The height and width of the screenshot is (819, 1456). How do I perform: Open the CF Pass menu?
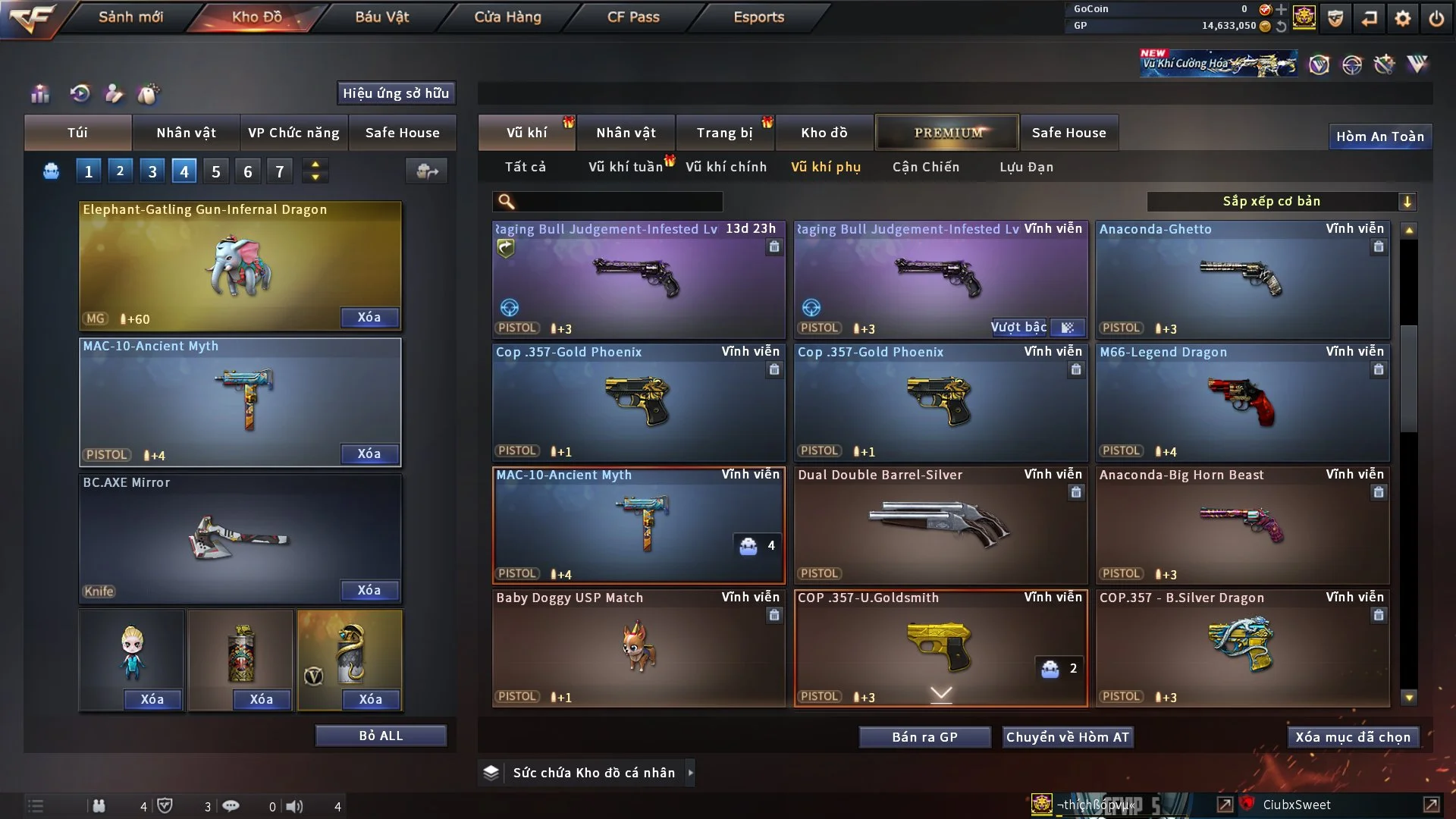(x=633, y=17)
